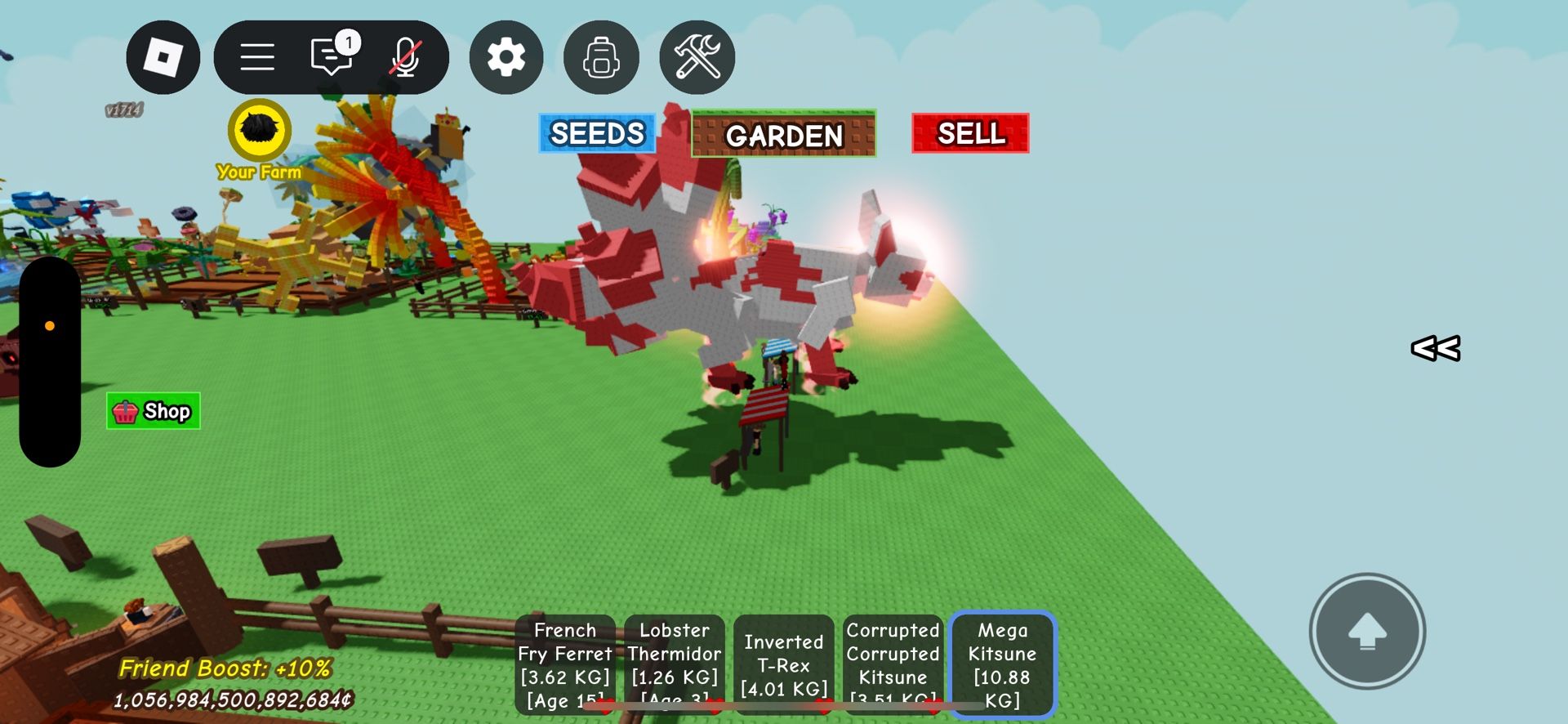Screen dimensions: 1568x724
Task: Toggle the muted microphone
Action: point(405,57)
